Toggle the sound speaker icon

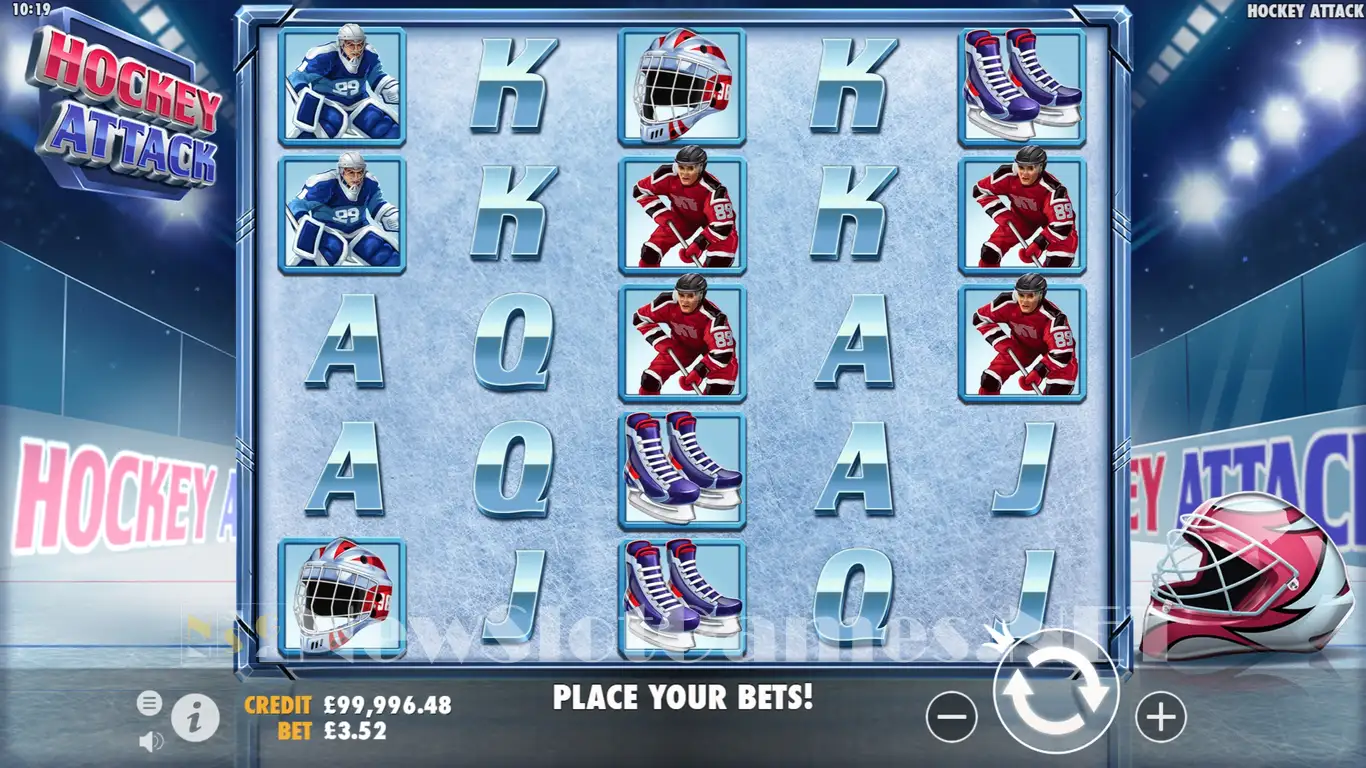[150, 741]
